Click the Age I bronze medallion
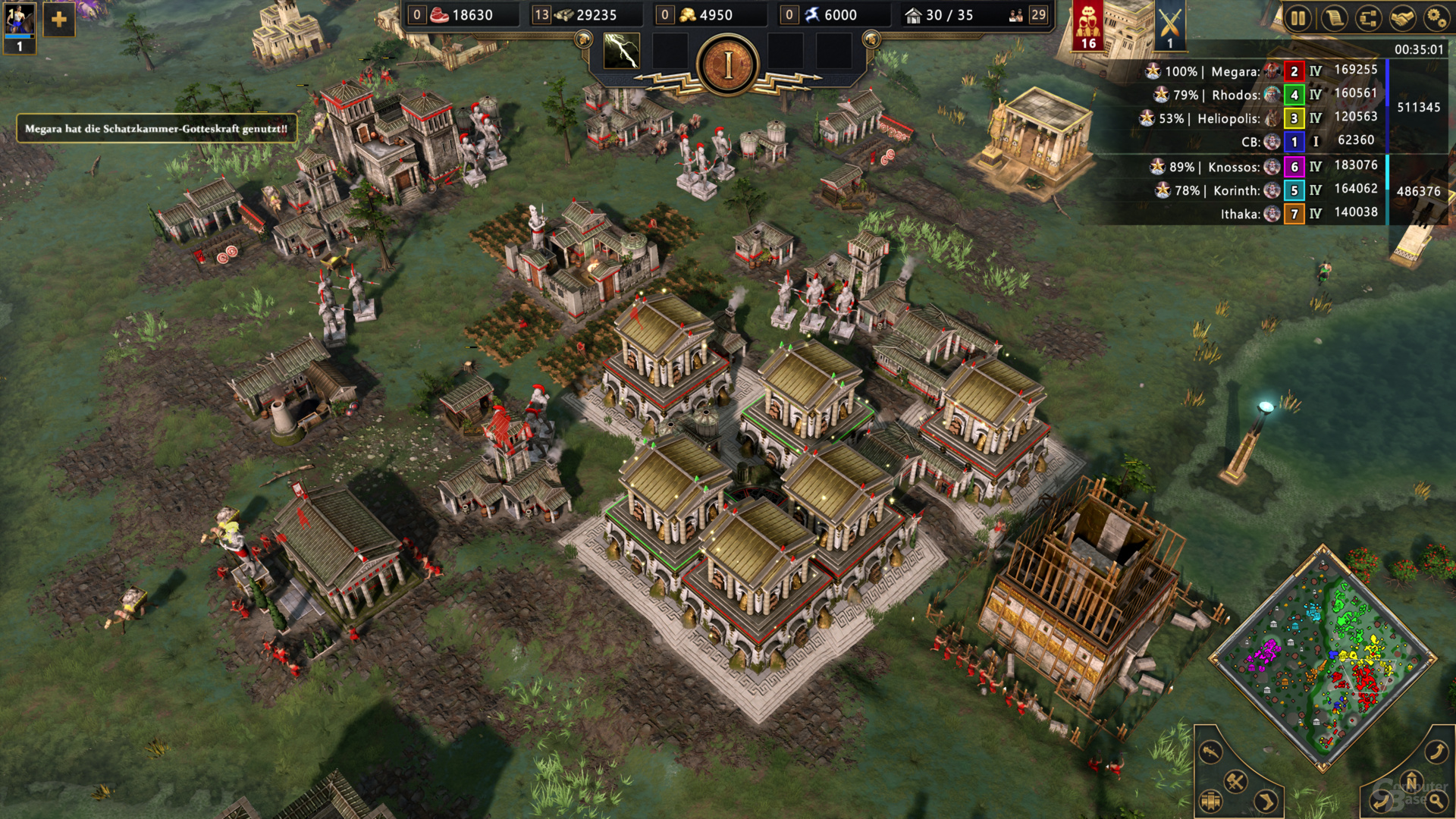 click(728, 66)
